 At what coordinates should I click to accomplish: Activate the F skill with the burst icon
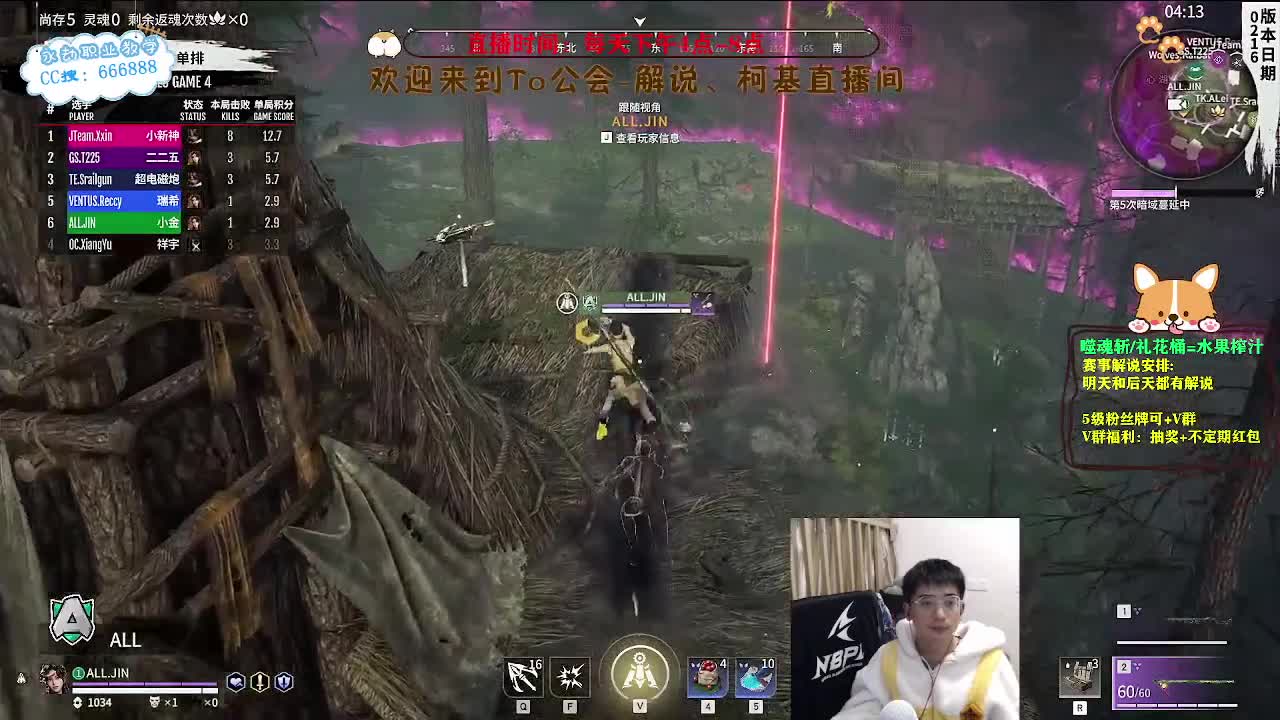click(x=570, y=677)
